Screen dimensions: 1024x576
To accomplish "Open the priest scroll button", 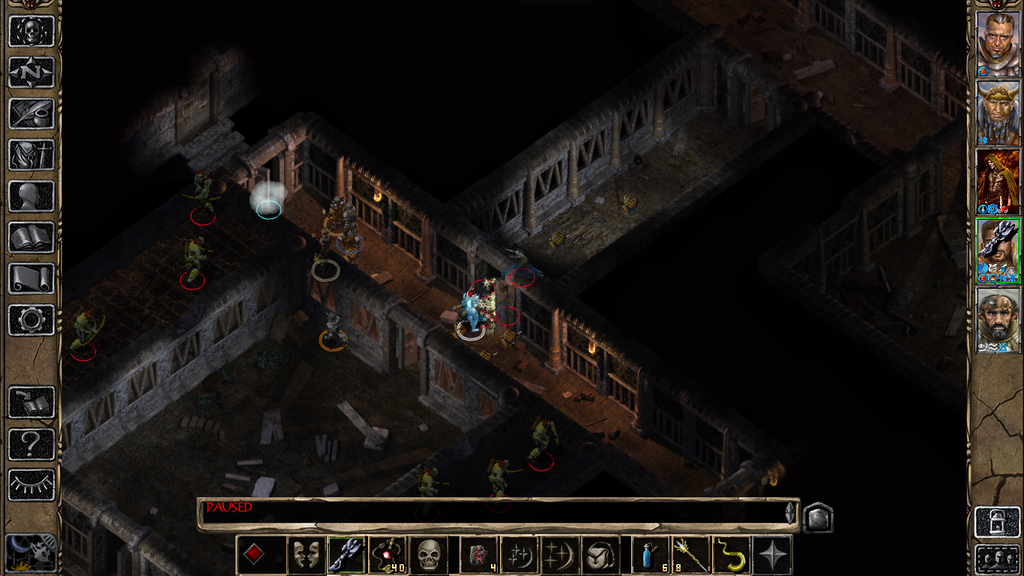I will coord(31,278).
